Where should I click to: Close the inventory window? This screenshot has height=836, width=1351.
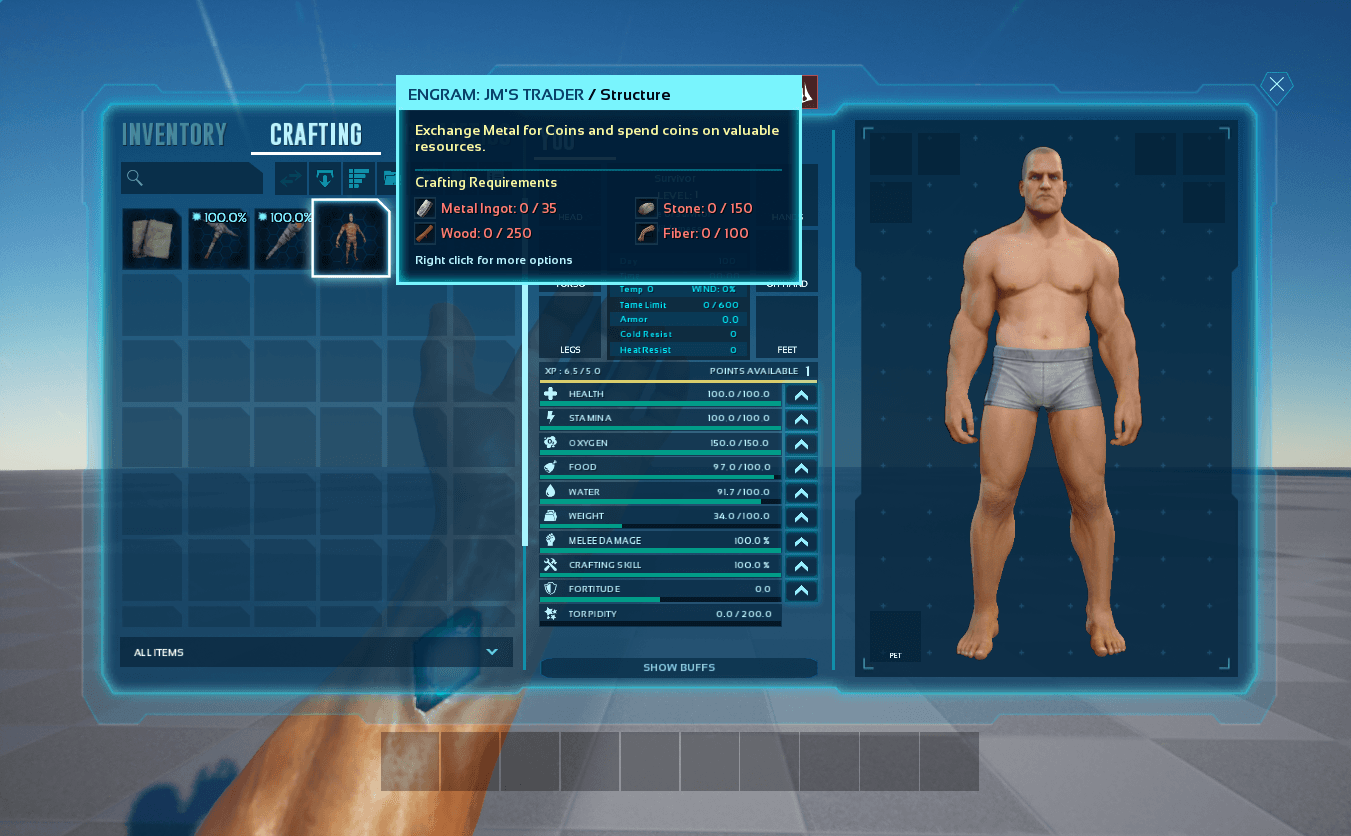(1276, 85)
